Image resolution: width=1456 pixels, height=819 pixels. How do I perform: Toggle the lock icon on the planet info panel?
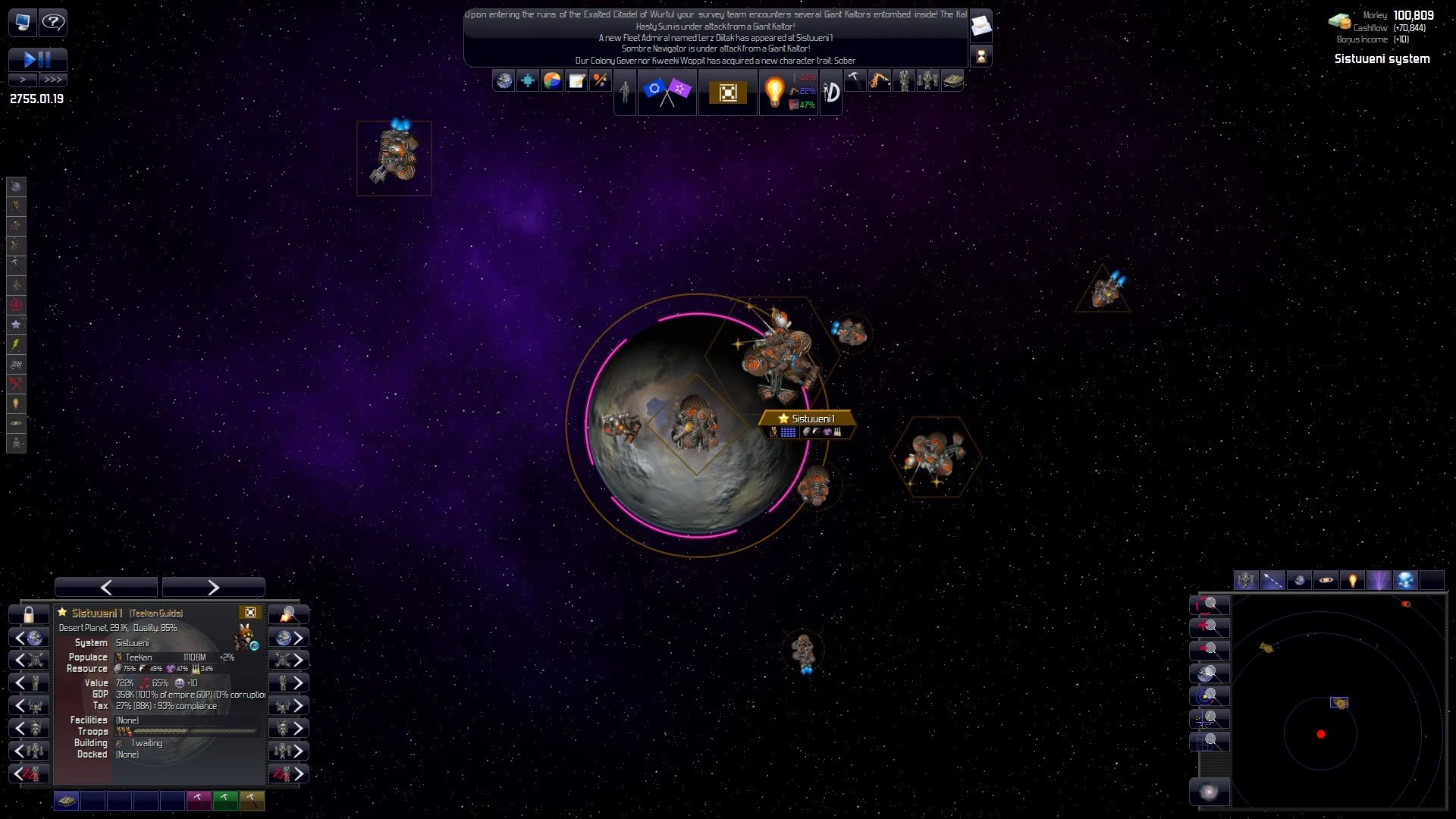click(29, 613)
